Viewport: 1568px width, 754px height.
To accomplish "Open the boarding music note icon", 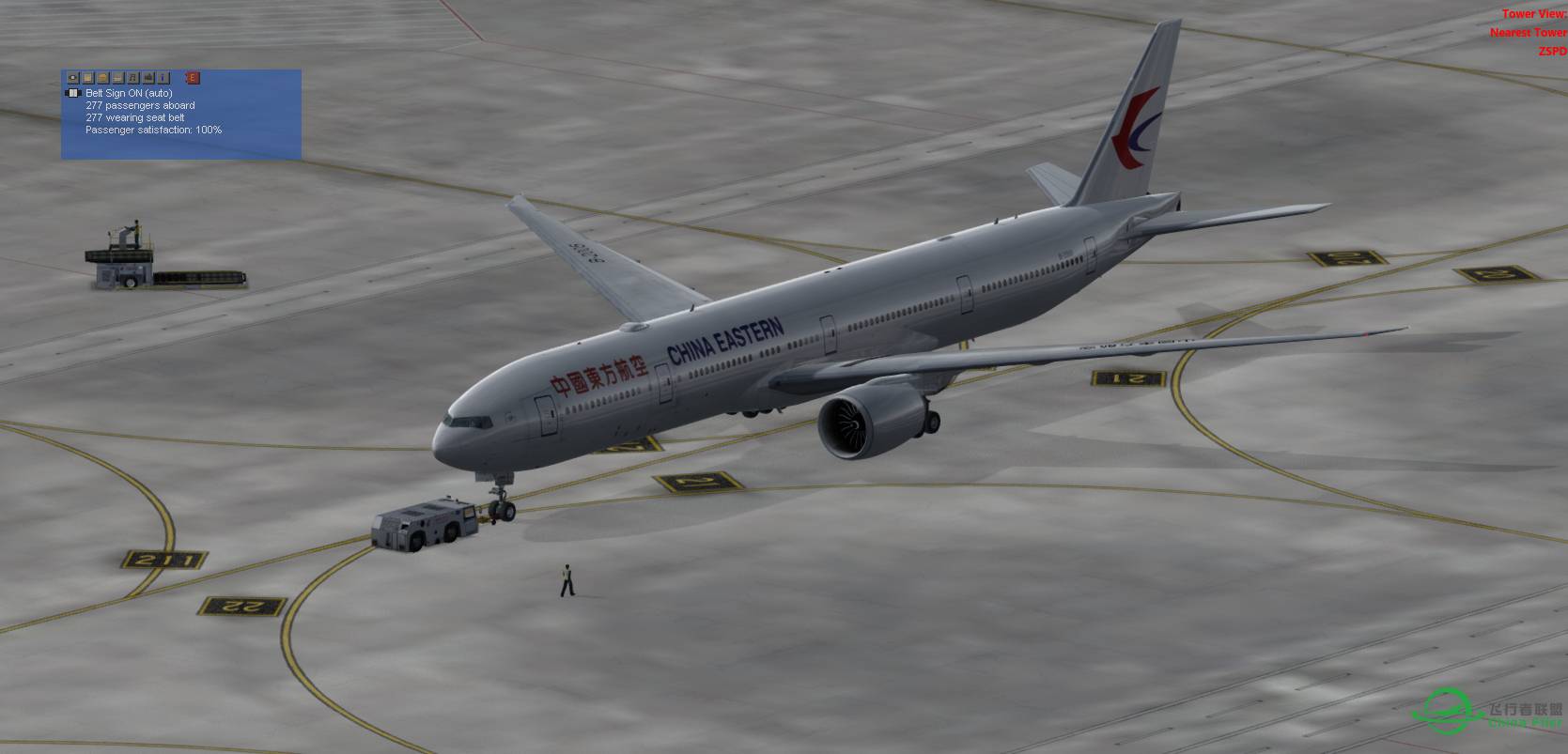I will [x=133, y=78].
